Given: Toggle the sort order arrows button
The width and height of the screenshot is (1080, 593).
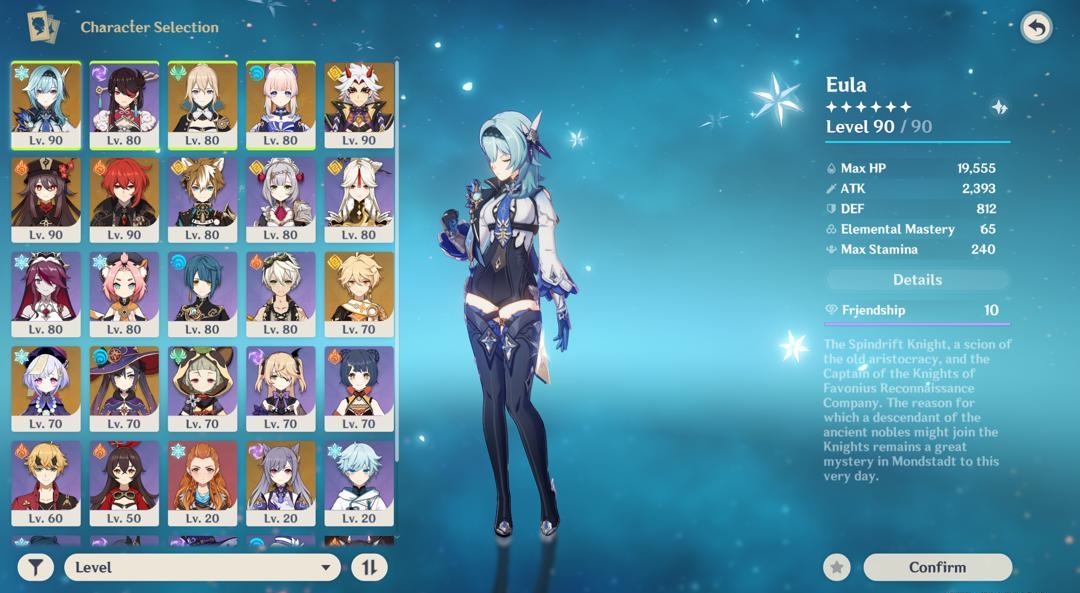Looking at the screenshot, I should point(369,567).
